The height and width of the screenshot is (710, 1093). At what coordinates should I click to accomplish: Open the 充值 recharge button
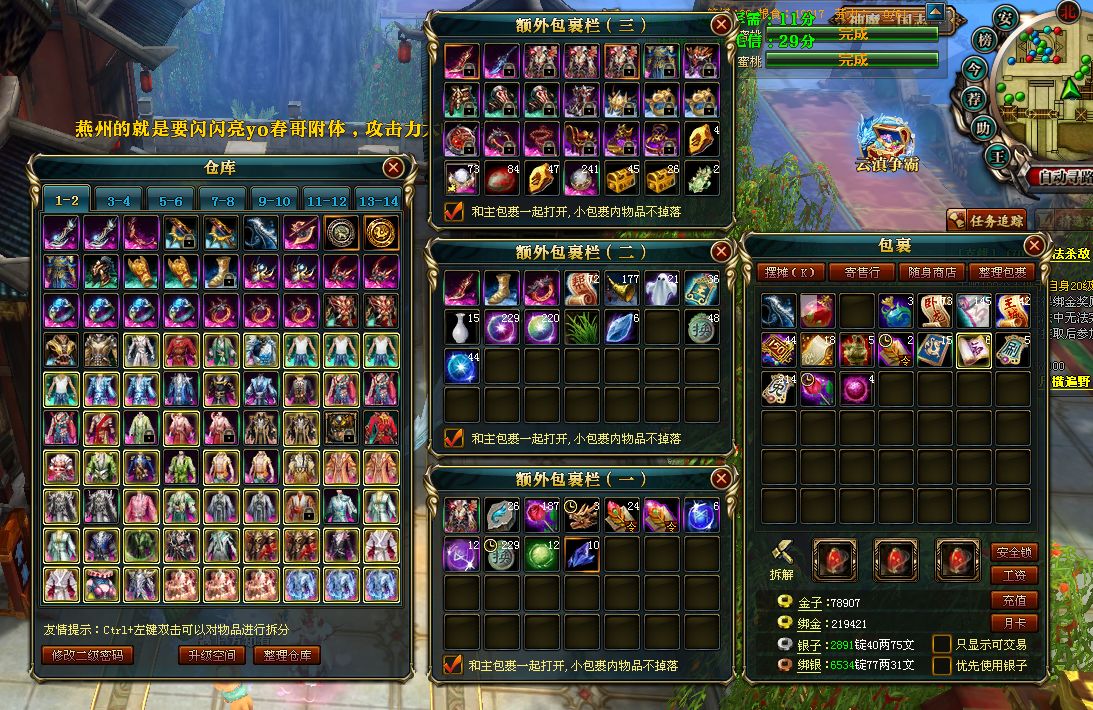(x=1014, y=600)
